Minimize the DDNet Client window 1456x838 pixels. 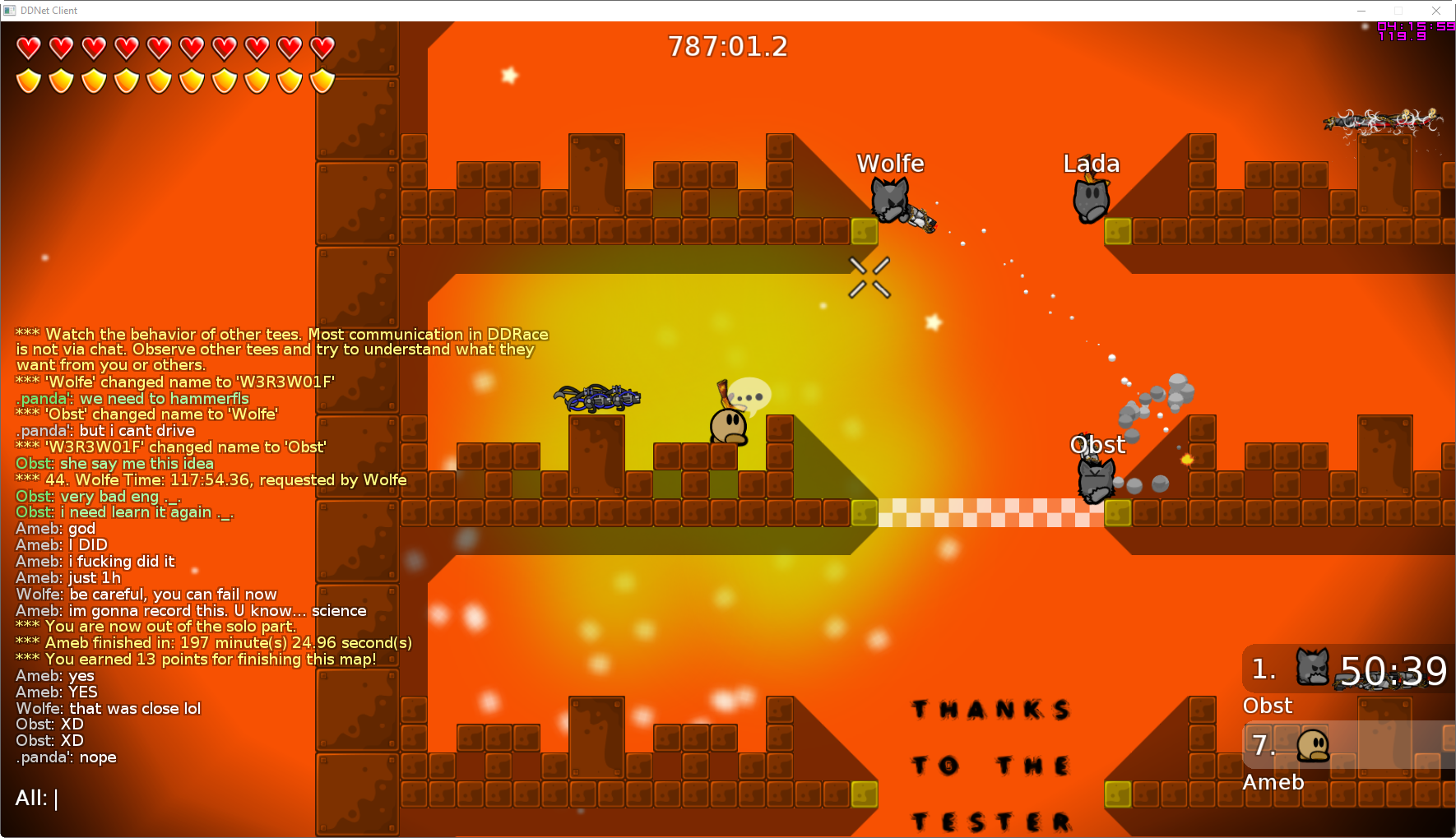(1361, 11)
